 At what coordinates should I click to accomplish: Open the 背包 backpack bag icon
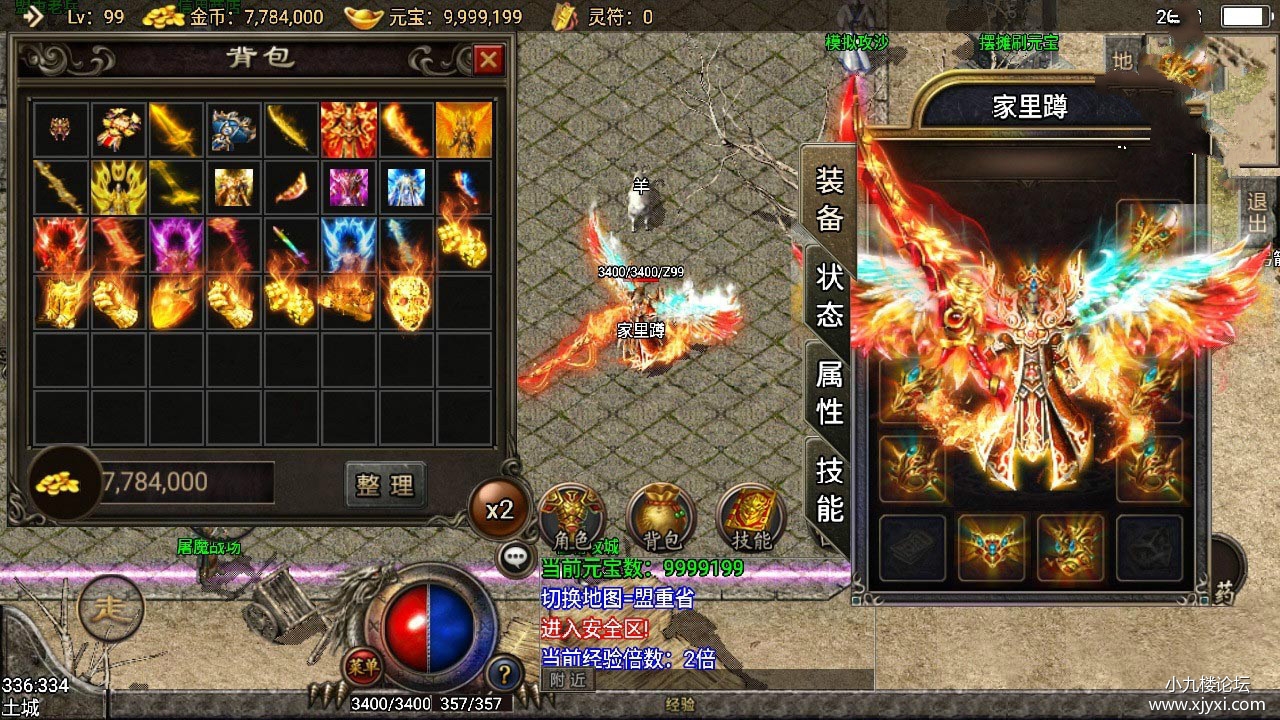[x=658, y=513]
